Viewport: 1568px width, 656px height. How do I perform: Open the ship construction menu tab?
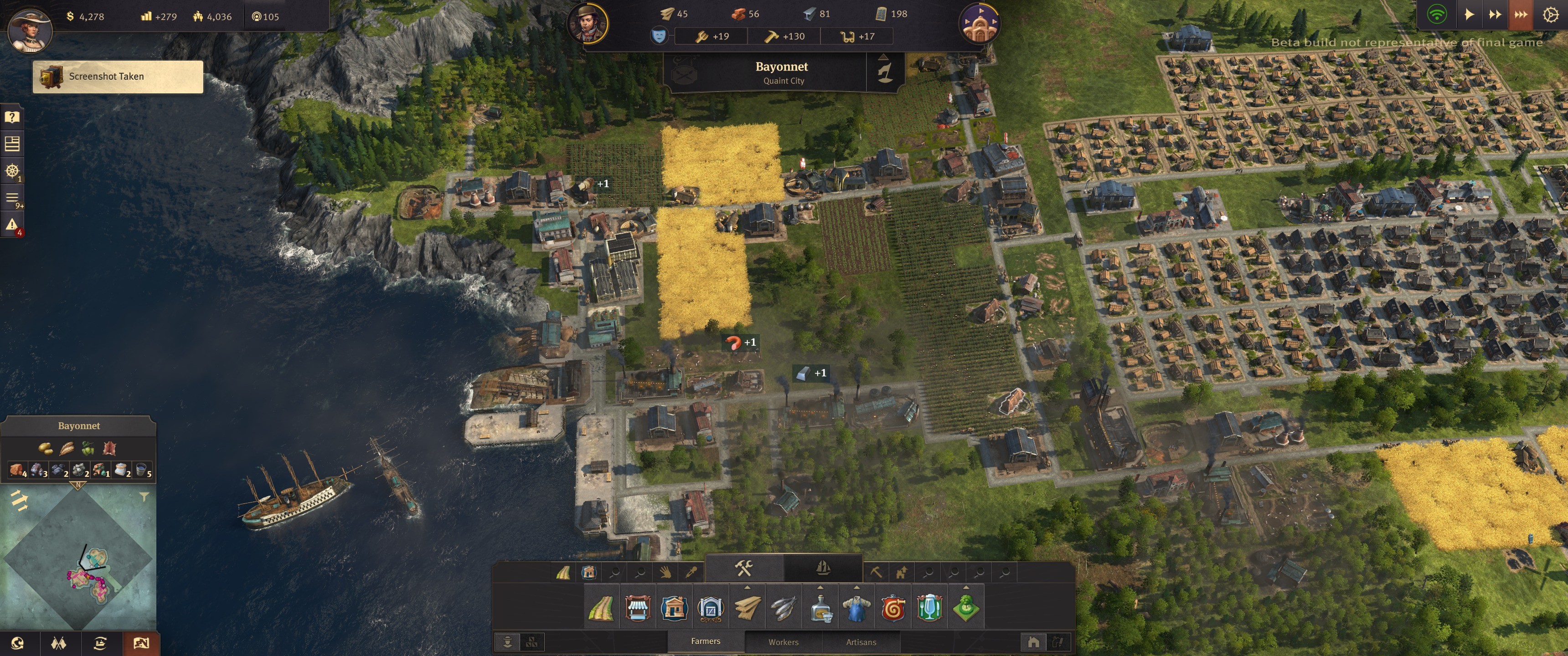(823, 569)
